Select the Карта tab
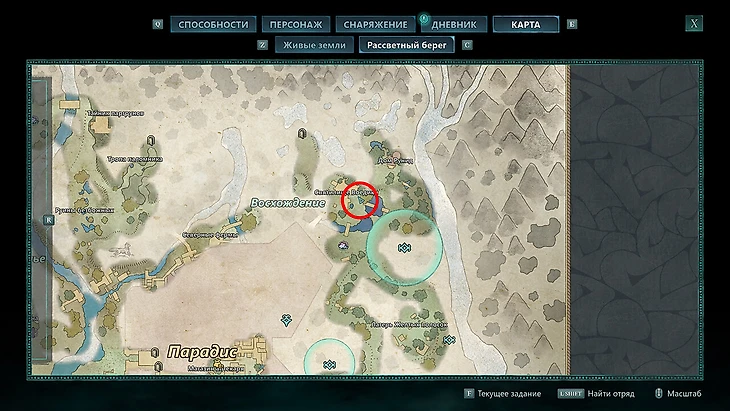Image resolution: width=730 pixels, height=411 pixels. click(525, 24)
